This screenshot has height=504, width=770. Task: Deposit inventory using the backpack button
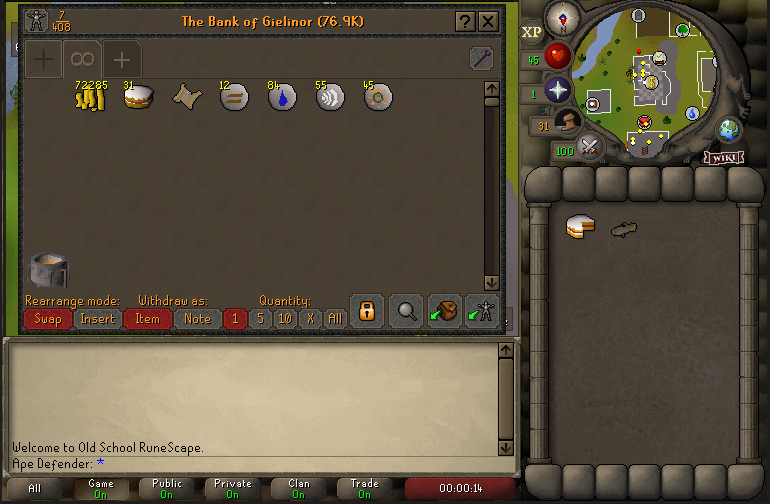coord(444,311)
